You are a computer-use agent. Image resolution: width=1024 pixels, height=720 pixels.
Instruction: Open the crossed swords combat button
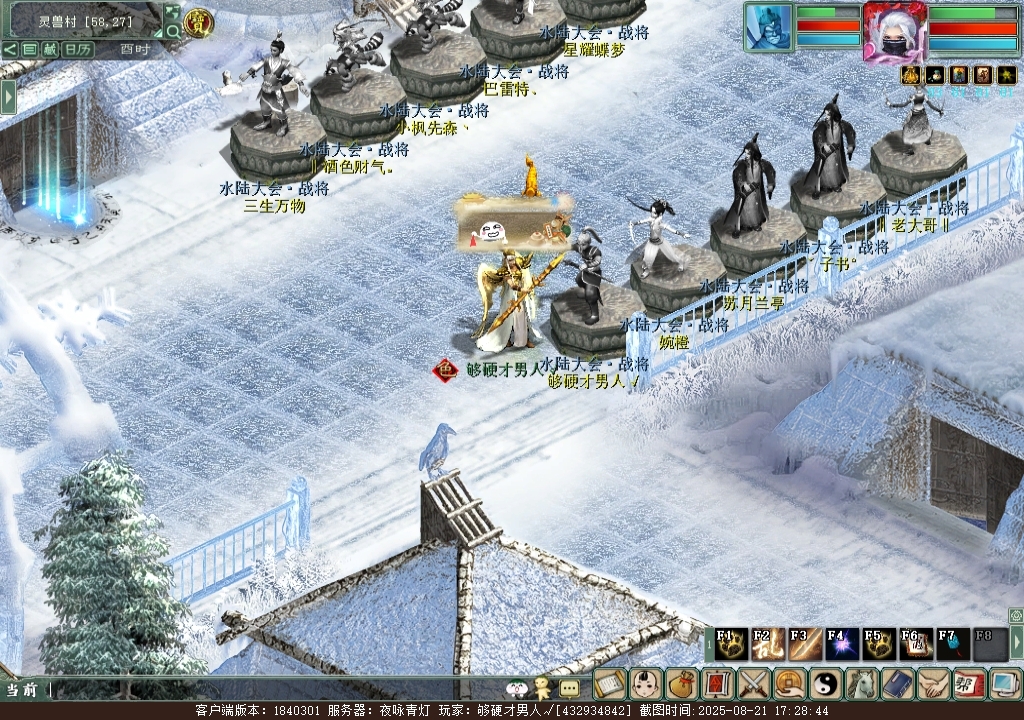click(x=753, y=684)
